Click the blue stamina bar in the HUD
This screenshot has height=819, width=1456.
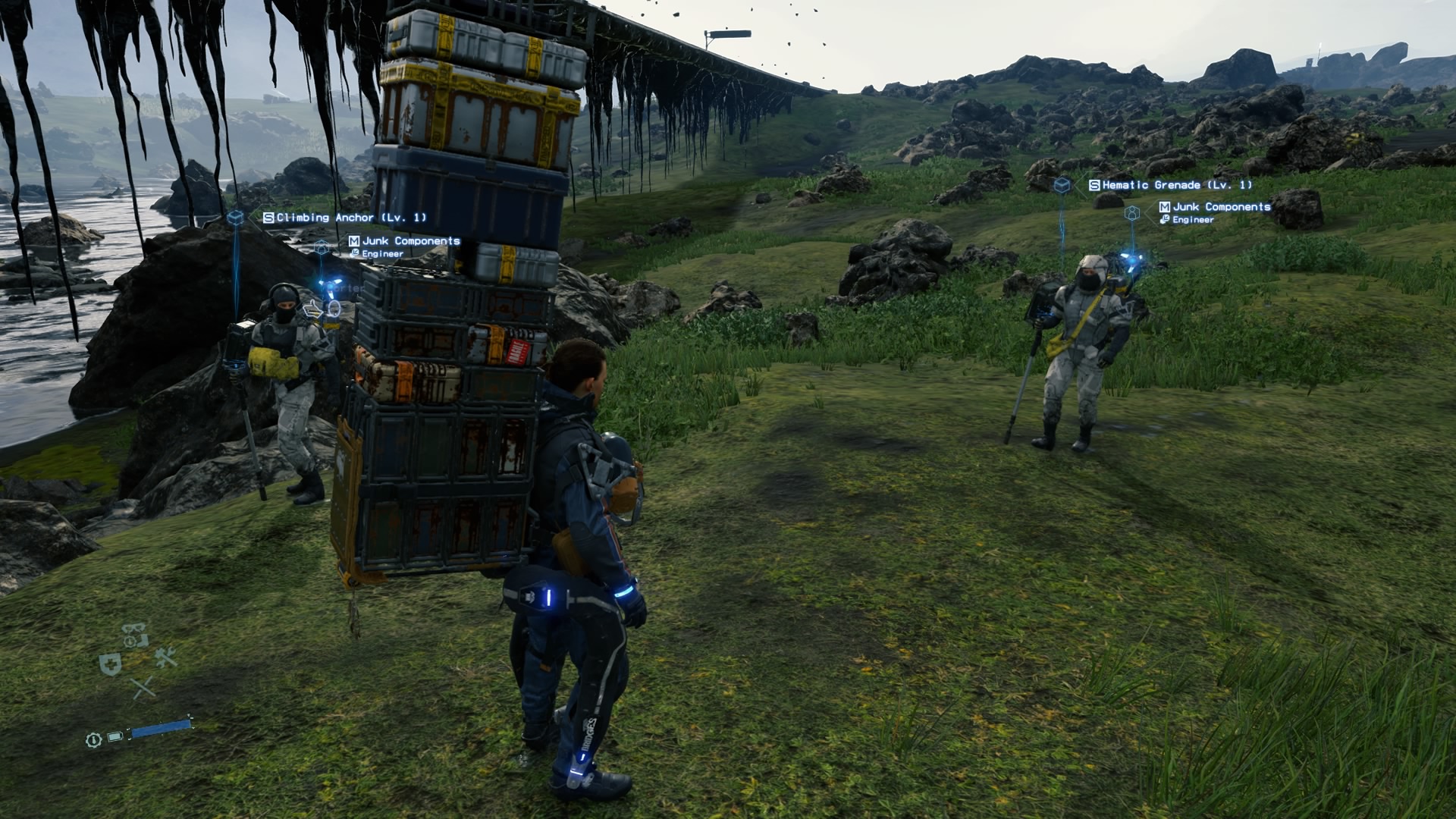click(160, 729)
